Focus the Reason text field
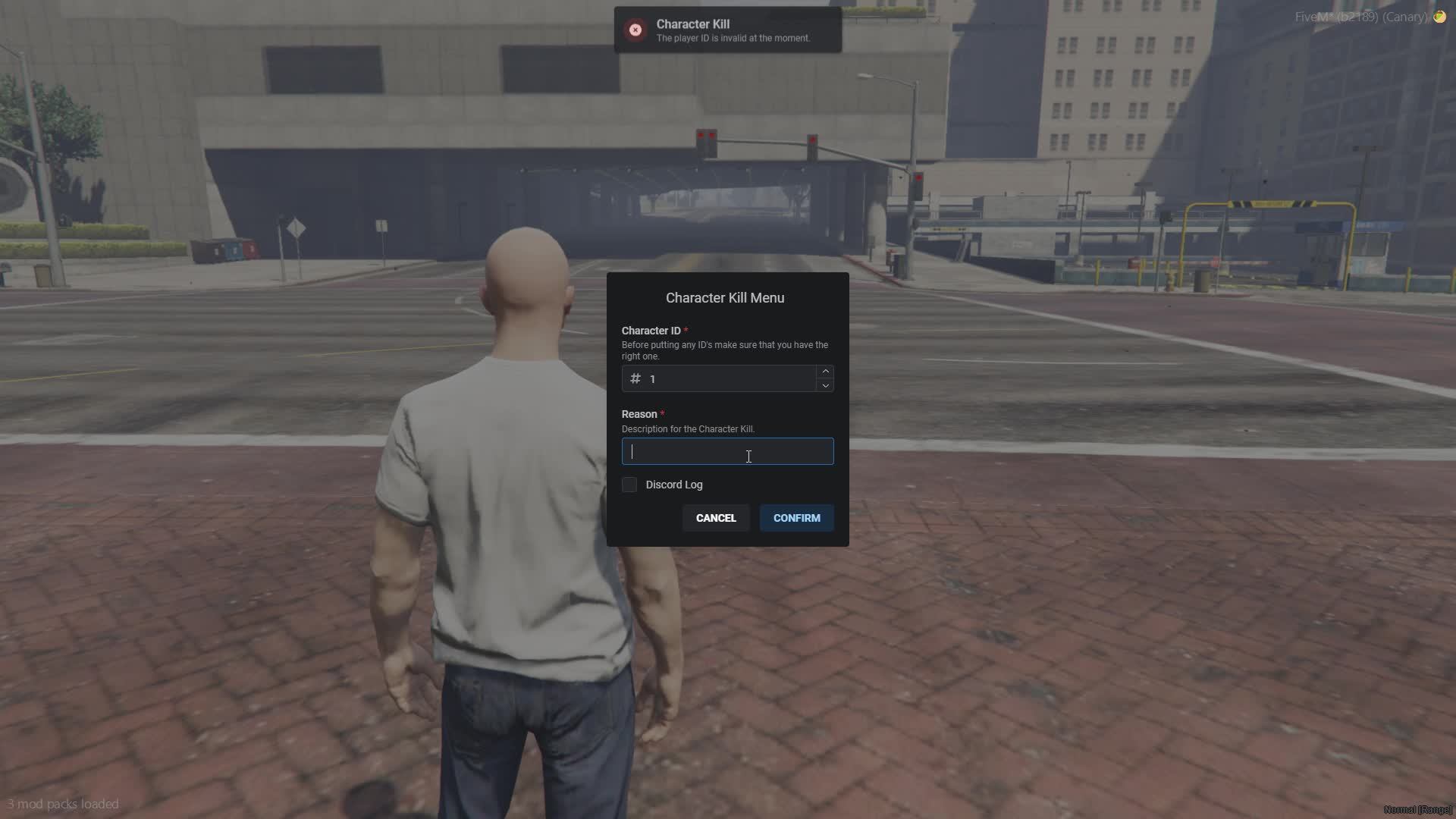 pos(726,452)
